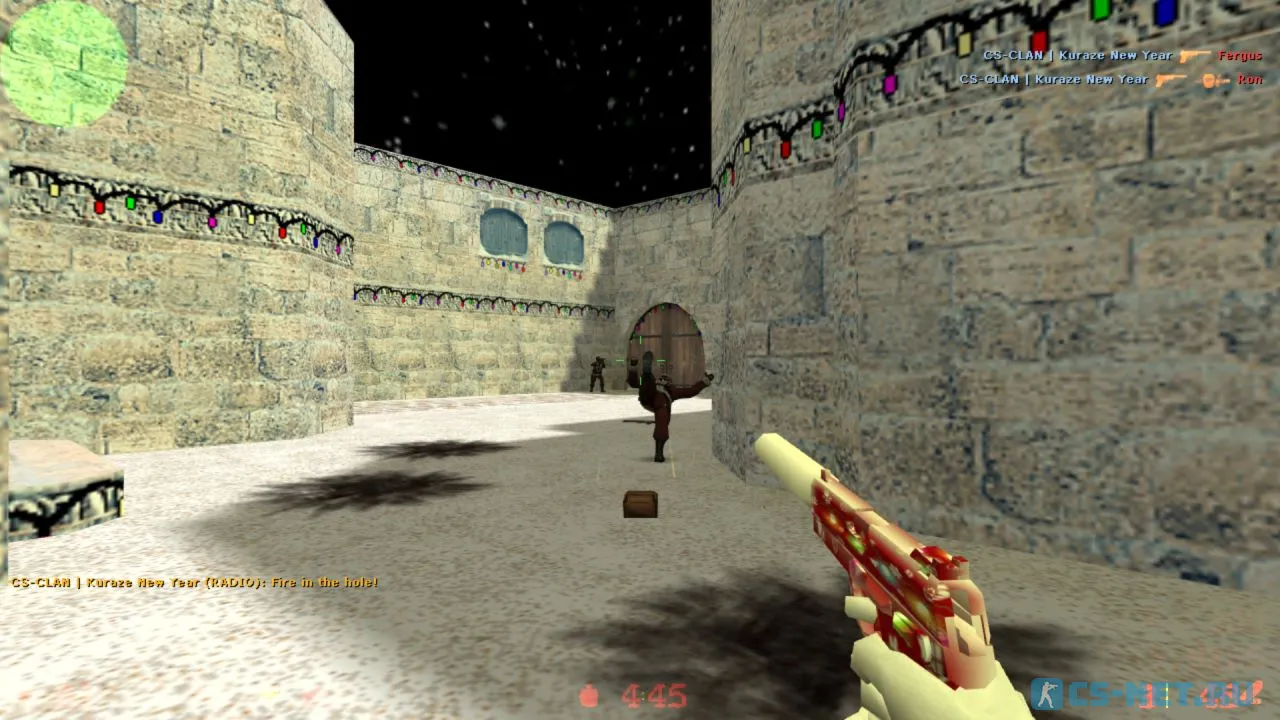Click the crosshair at screen center

point(640,360)
